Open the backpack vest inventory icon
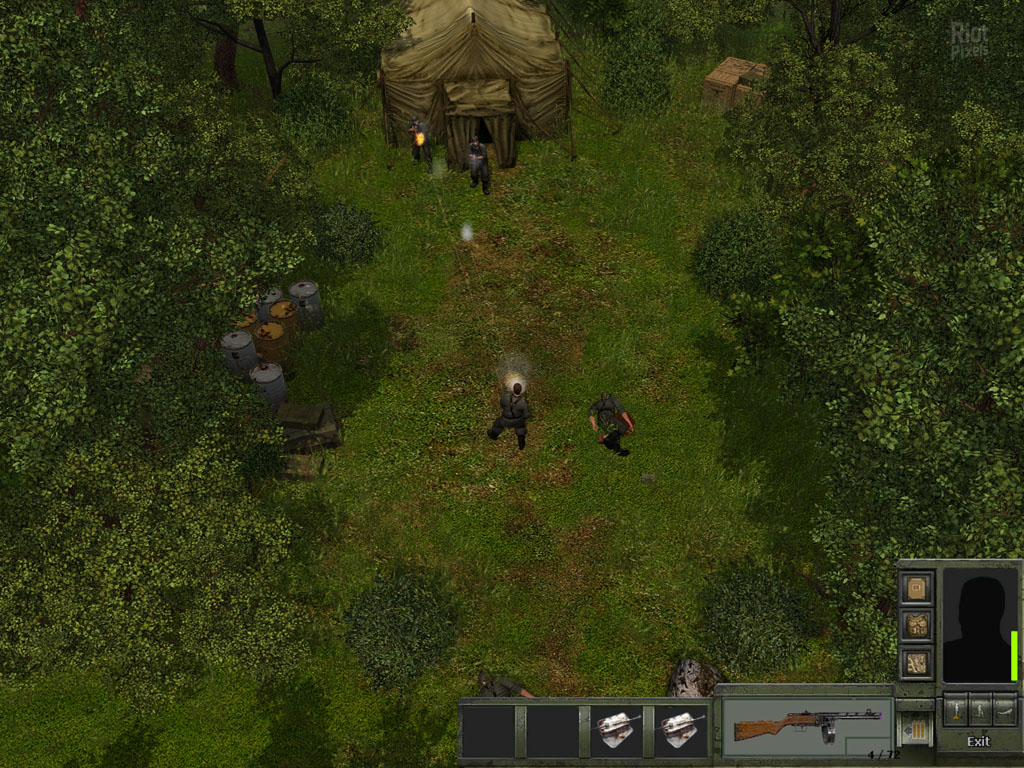The height and width of the screenshot is (768, 1024). click(917, 625)
